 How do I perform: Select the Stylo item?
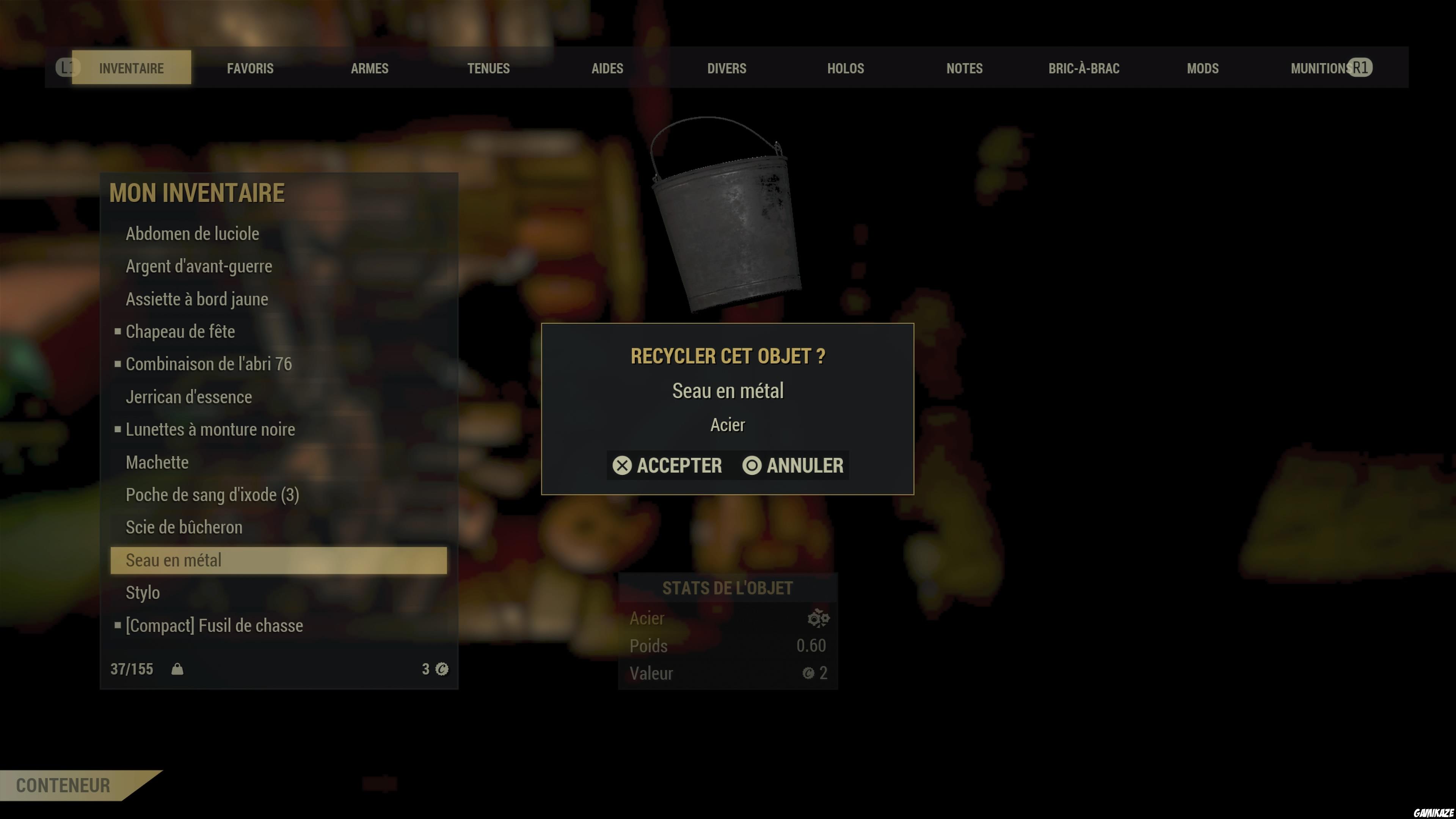pos(143,592)
